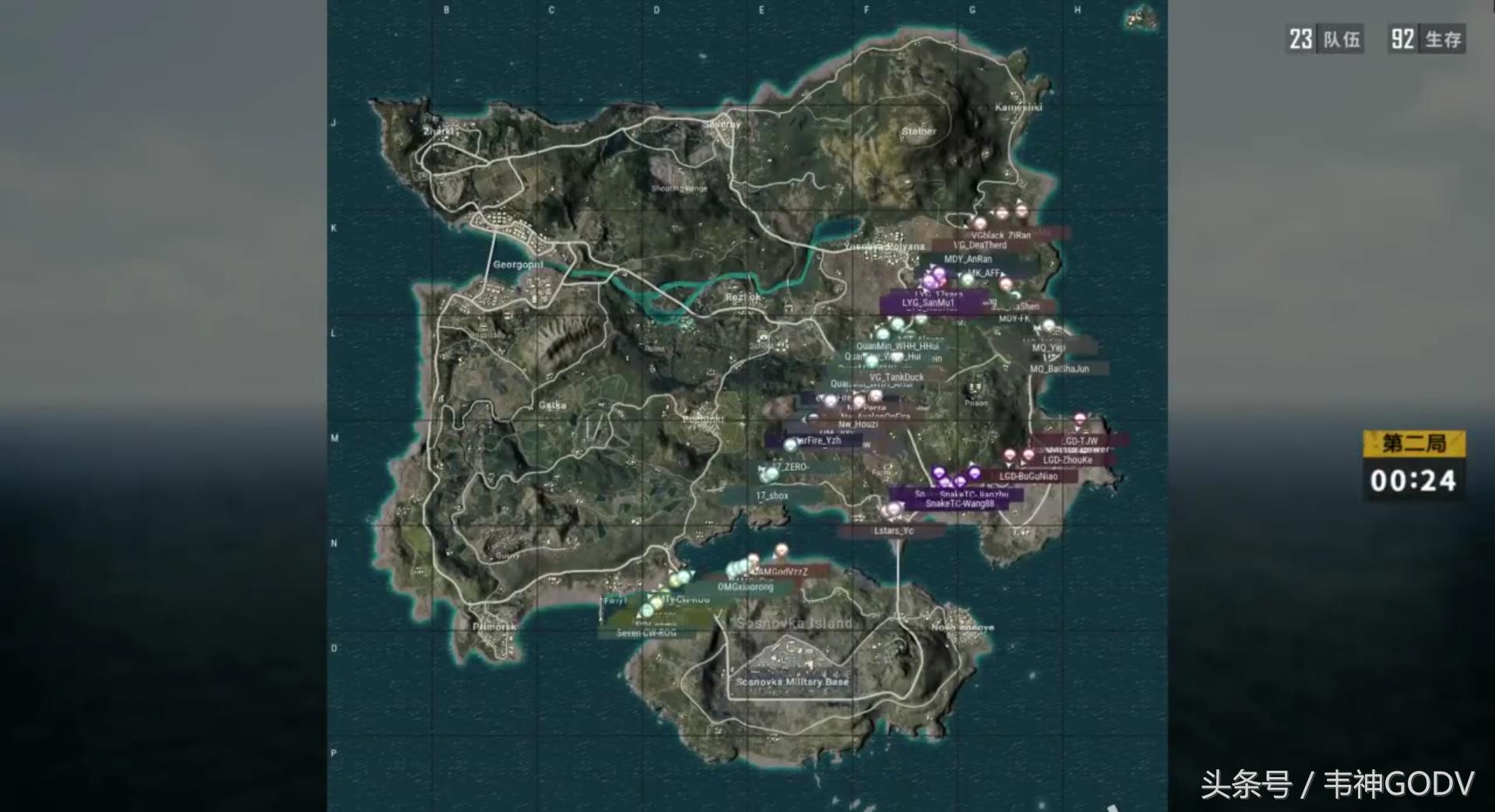
Task: Click the OMGxiaorong player tag
Action: (745, 587)
